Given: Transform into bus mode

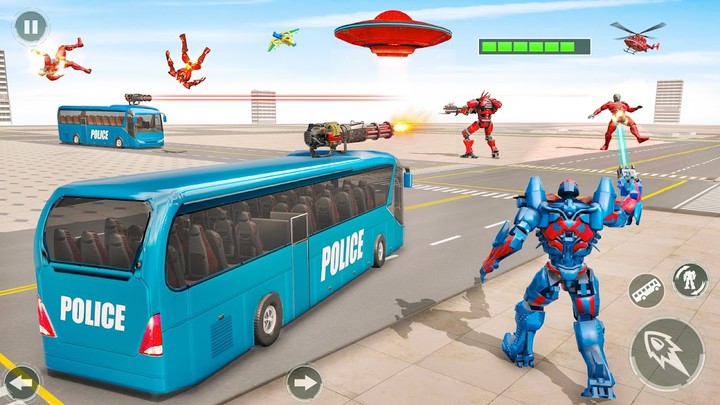Looking at the screenshot, I should point(646,292).
